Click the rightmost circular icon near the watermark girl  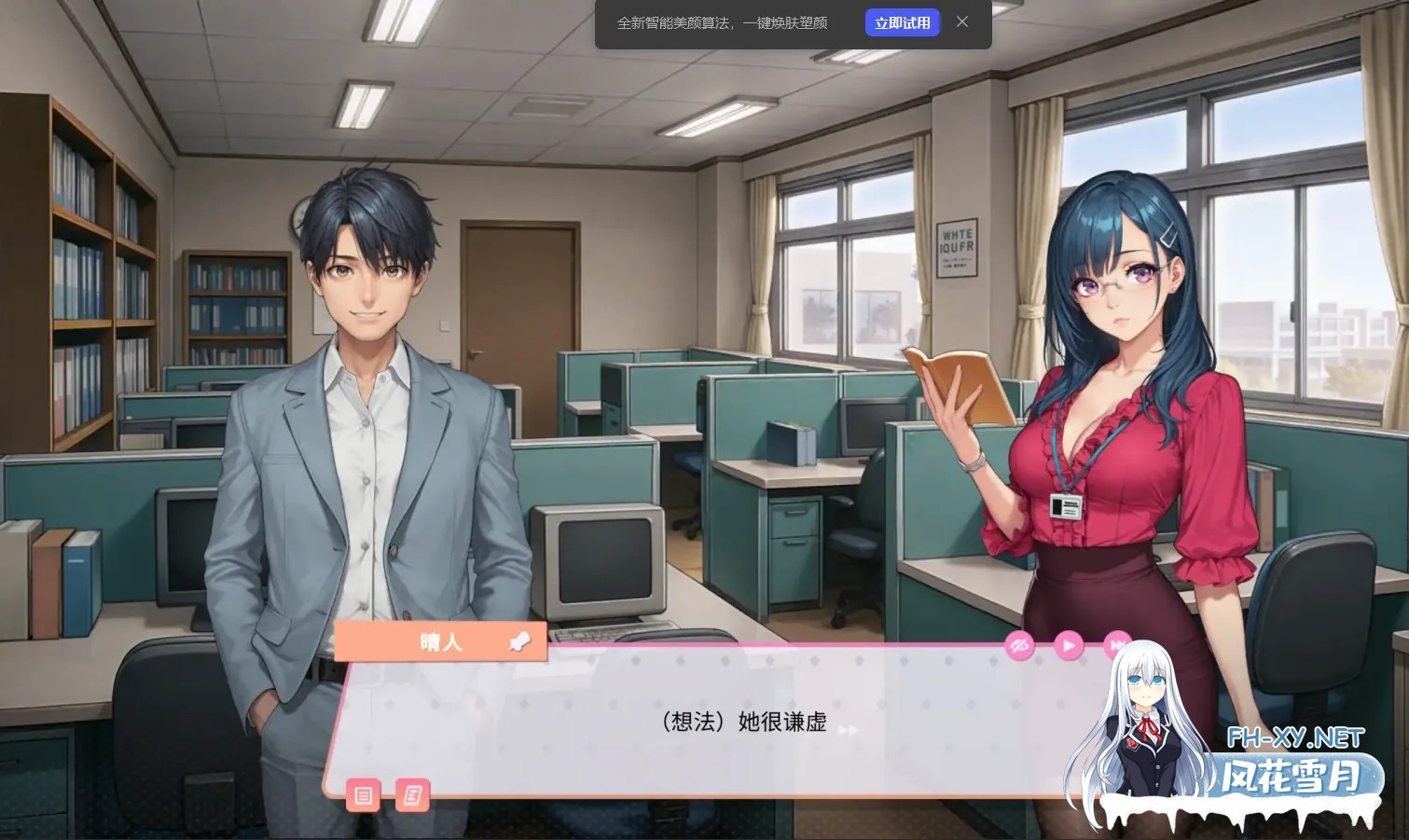click(1115, 643)
